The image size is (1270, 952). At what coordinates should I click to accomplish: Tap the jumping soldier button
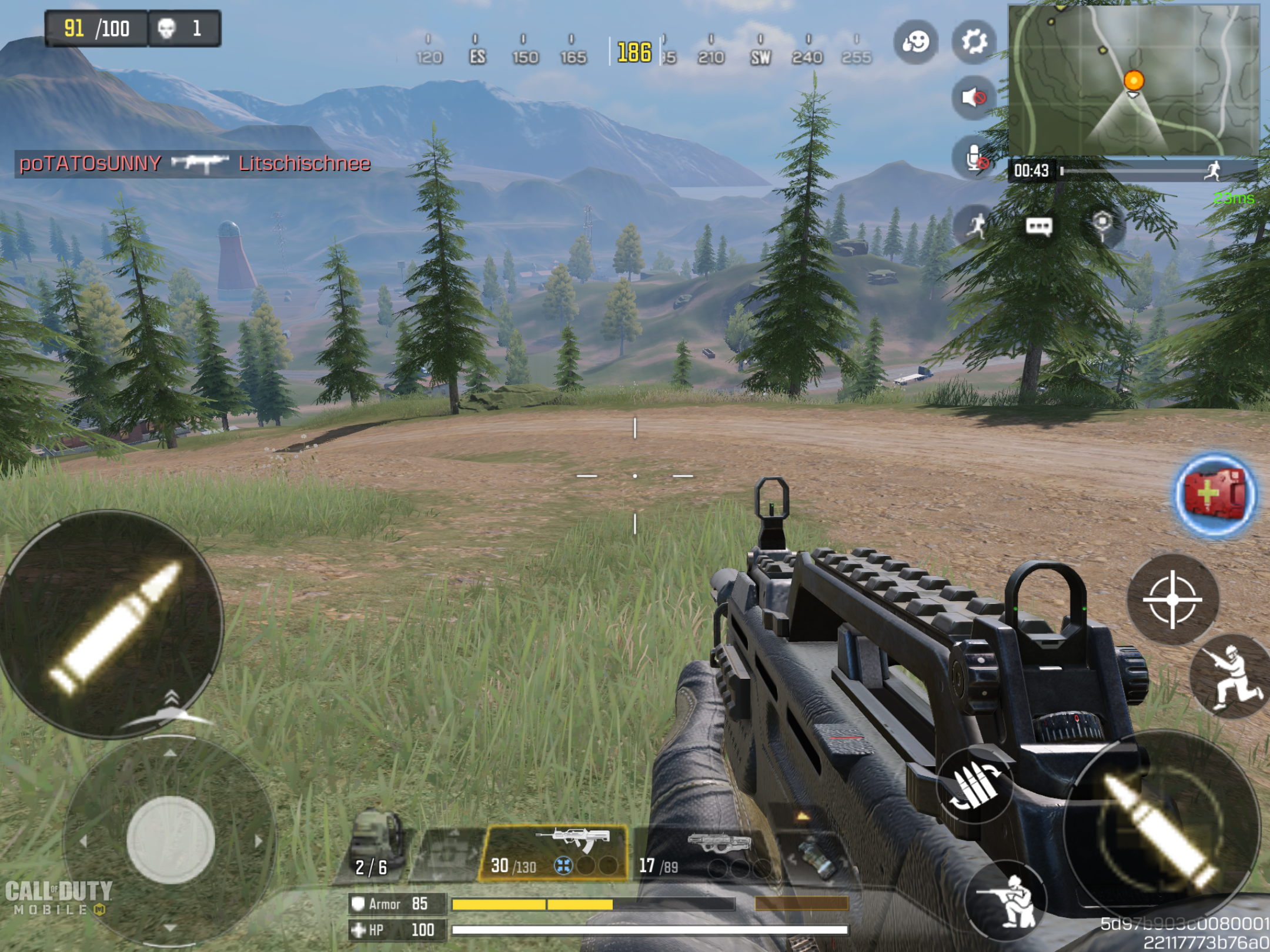[x=1231, y=677]
